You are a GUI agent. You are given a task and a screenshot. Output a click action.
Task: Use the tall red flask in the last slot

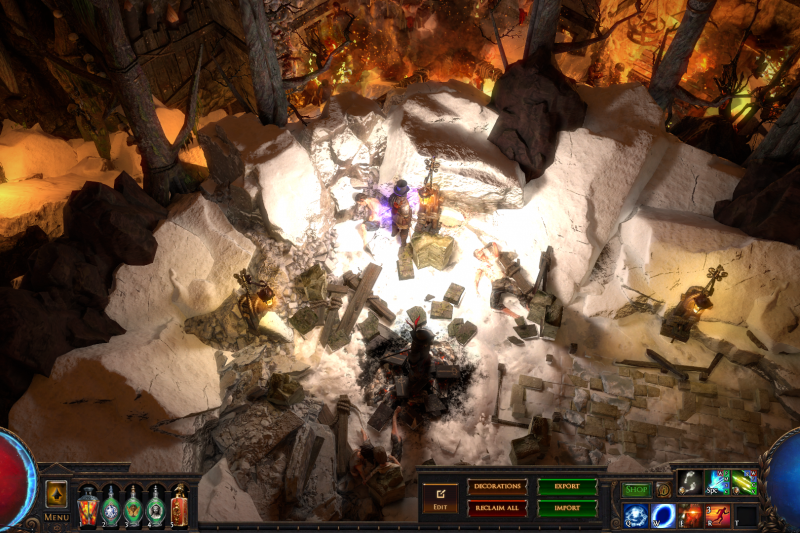point(179,505)
